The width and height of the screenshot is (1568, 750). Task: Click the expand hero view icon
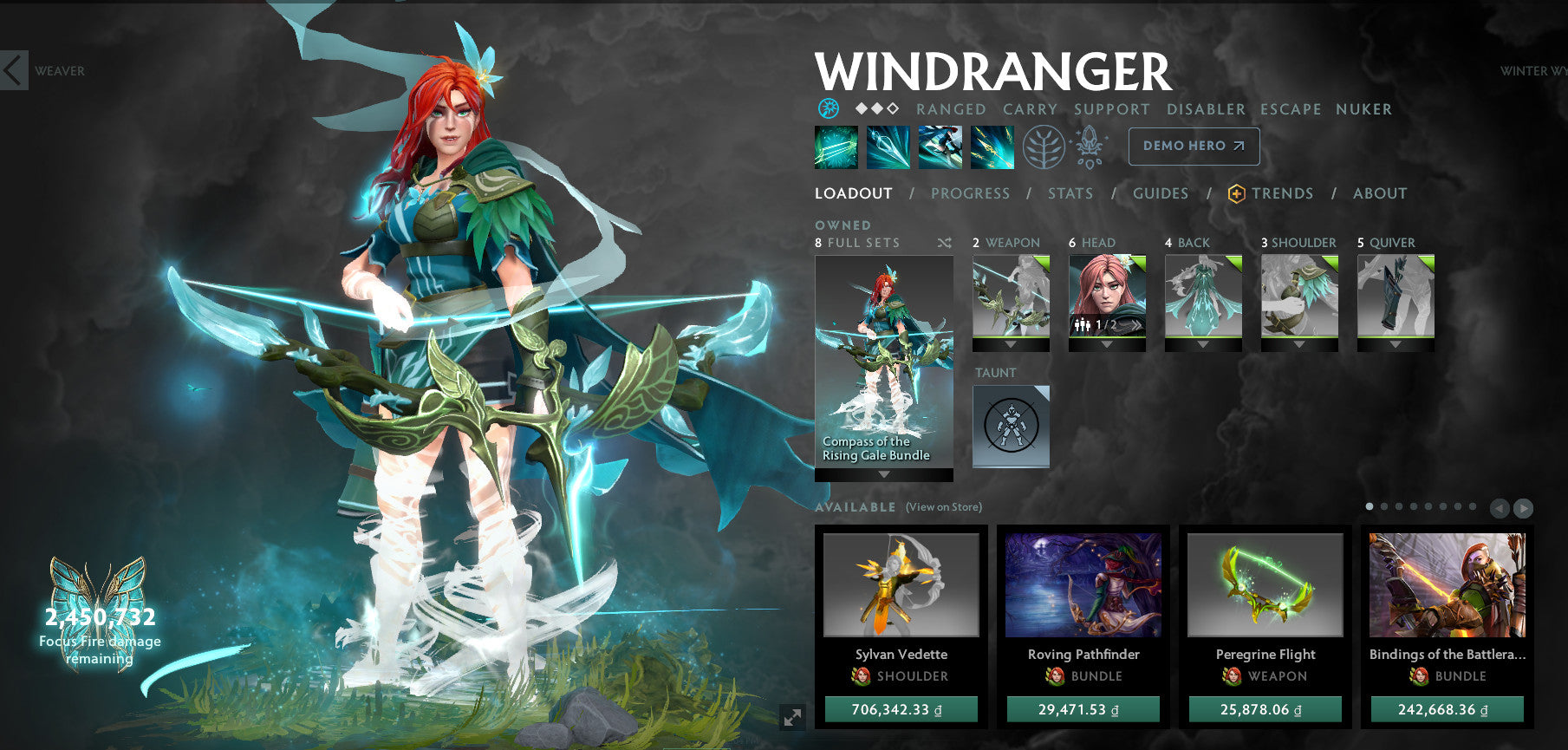click(792, 717)
